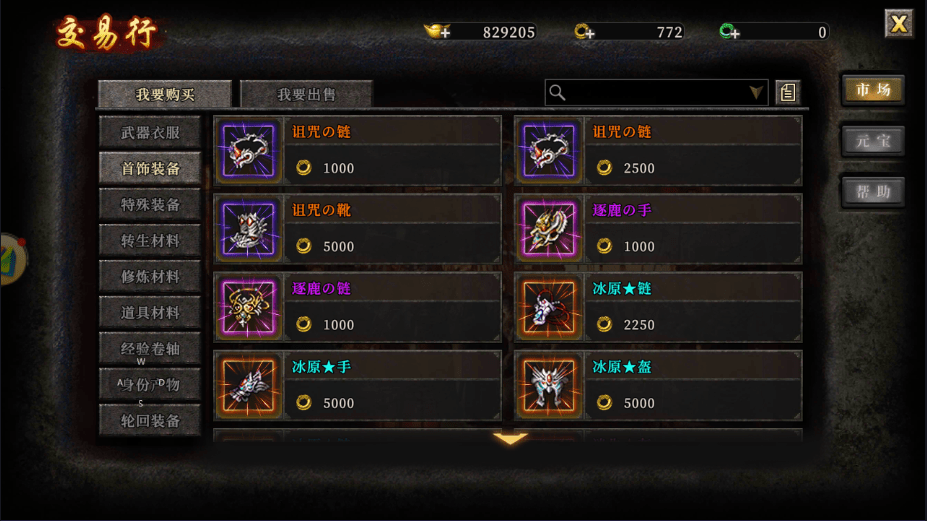Screen dimensions: 927x521
Task: Open the 元宝 ingot section
Action: pos(873,141)
